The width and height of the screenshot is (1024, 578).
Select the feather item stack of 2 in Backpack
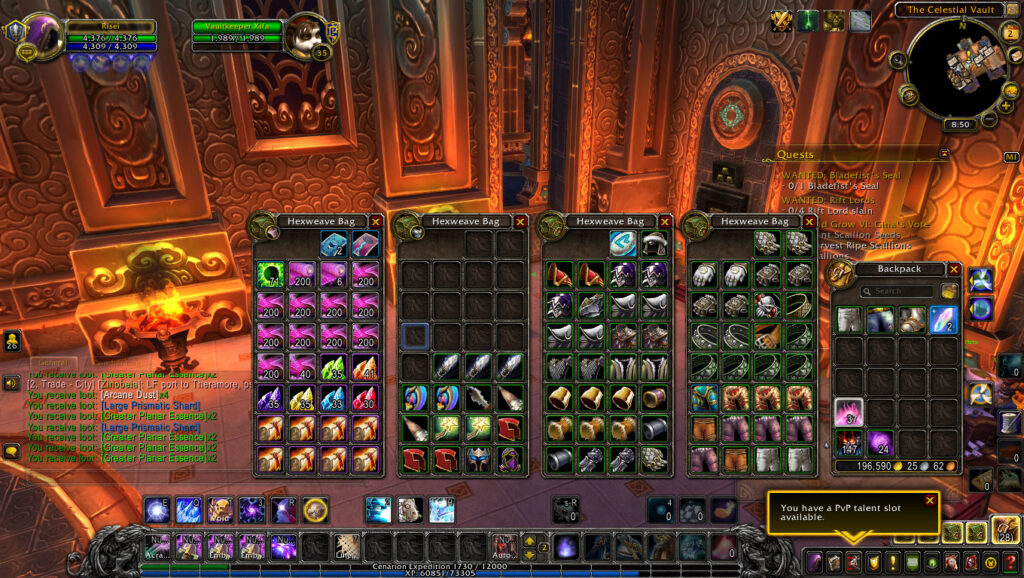(944, 319)
